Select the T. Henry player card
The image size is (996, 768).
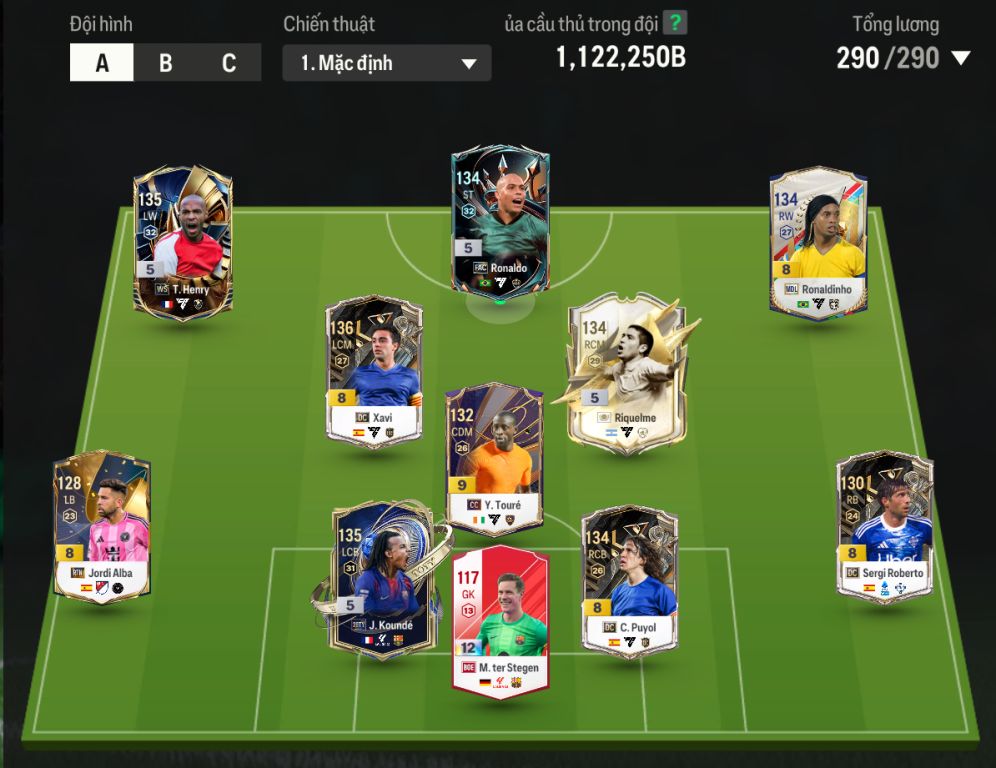pyautogui.click(x=183, y=242)
